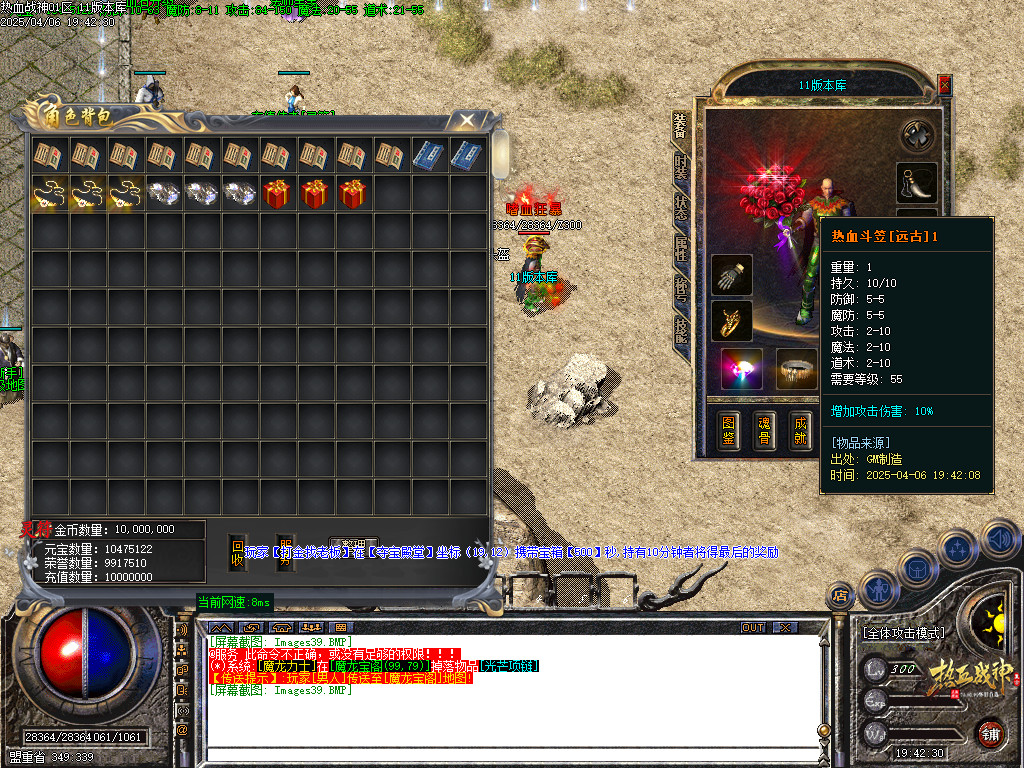Image resolution: width=1024 pixels, height=768 pixels.
Task: Close the character equipment panel
Action: 945,86
